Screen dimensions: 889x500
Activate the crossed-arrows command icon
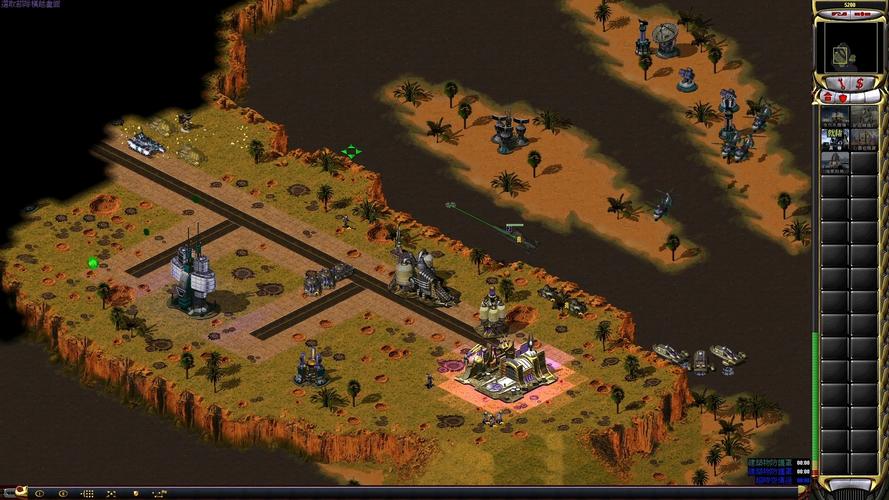click(x=111, y=493)
